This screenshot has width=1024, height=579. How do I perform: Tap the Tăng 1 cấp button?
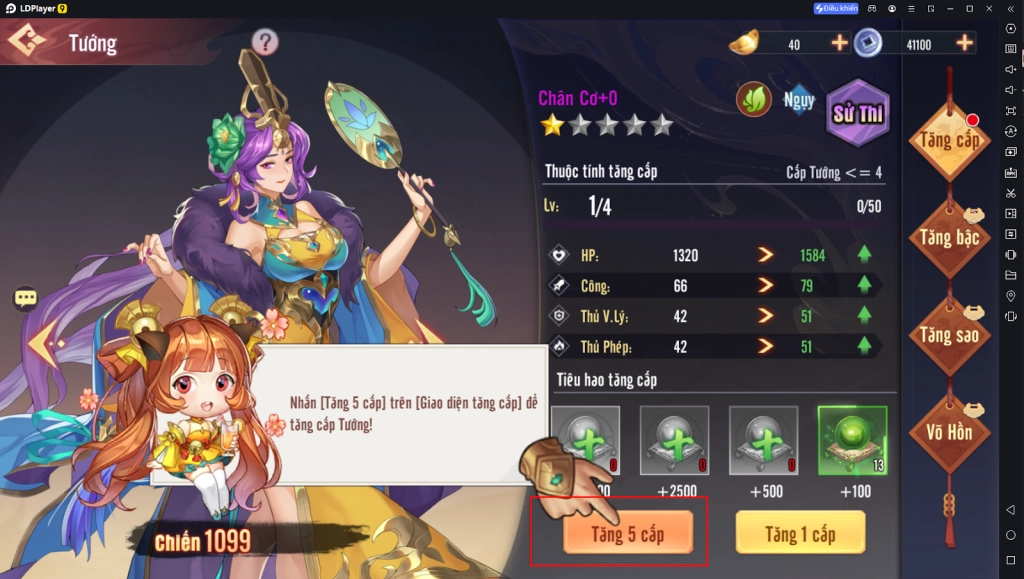click(x=799, y=533)
